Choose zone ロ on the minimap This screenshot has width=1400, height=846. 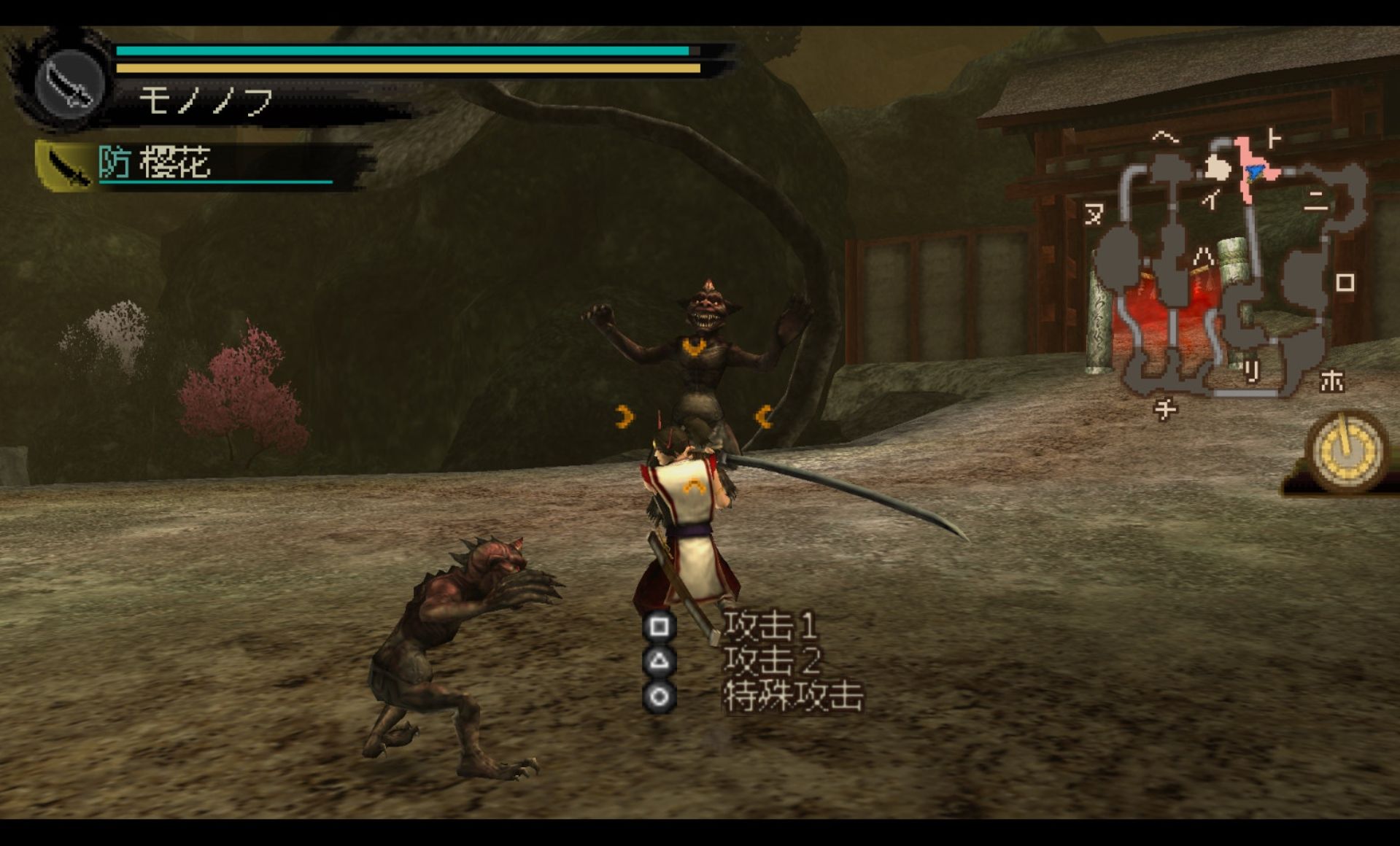click(1345, 282)
